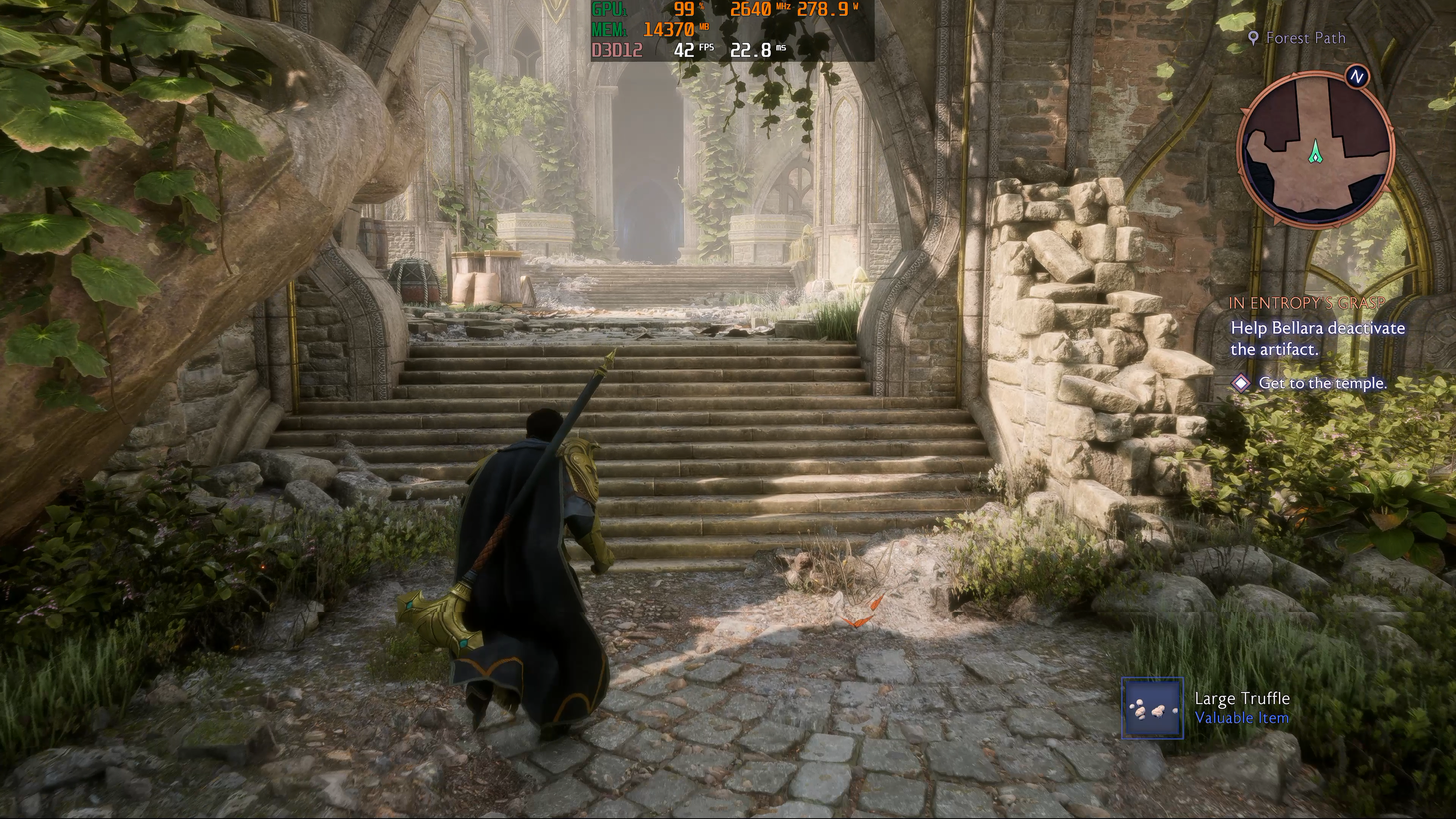Select the Large Truffle item icon
Screen dimensions: 1456x819
point(1152,708)
